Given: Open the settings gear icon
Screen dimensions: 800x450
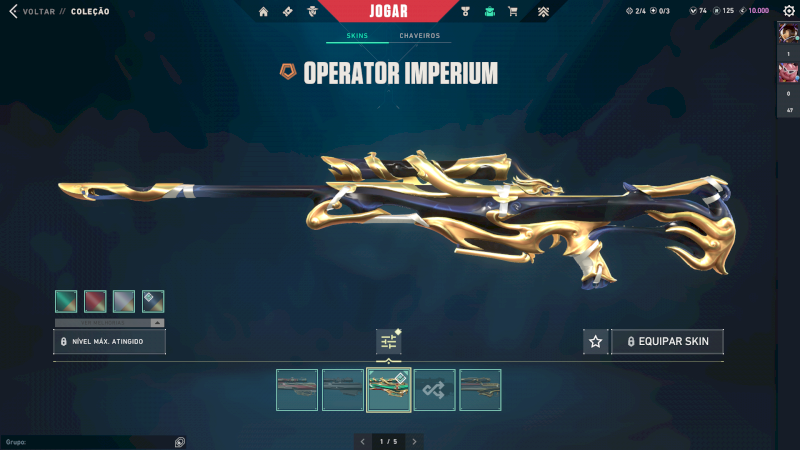Looking at the screenshot, I should [788, 10].
